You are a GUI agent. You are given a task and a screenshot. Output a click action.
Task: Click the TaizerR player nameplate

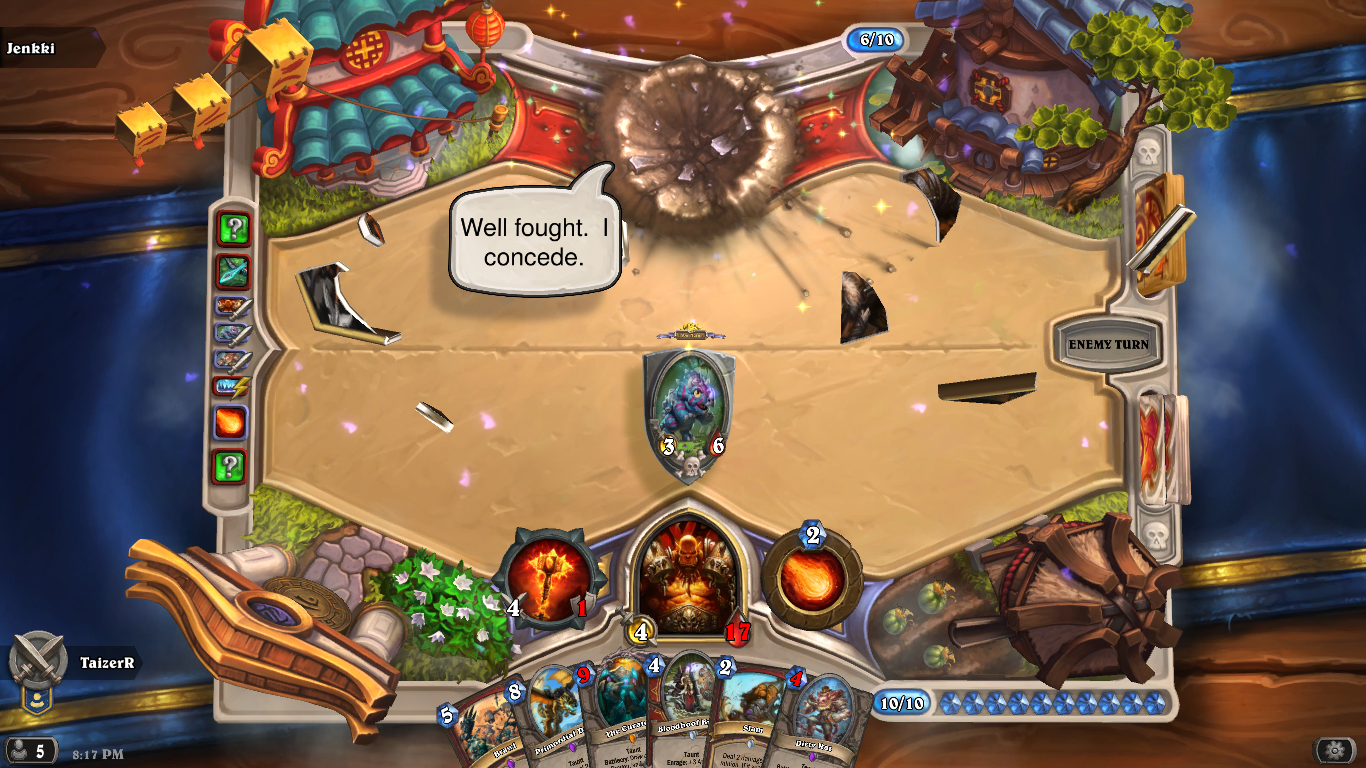point(106,662)
